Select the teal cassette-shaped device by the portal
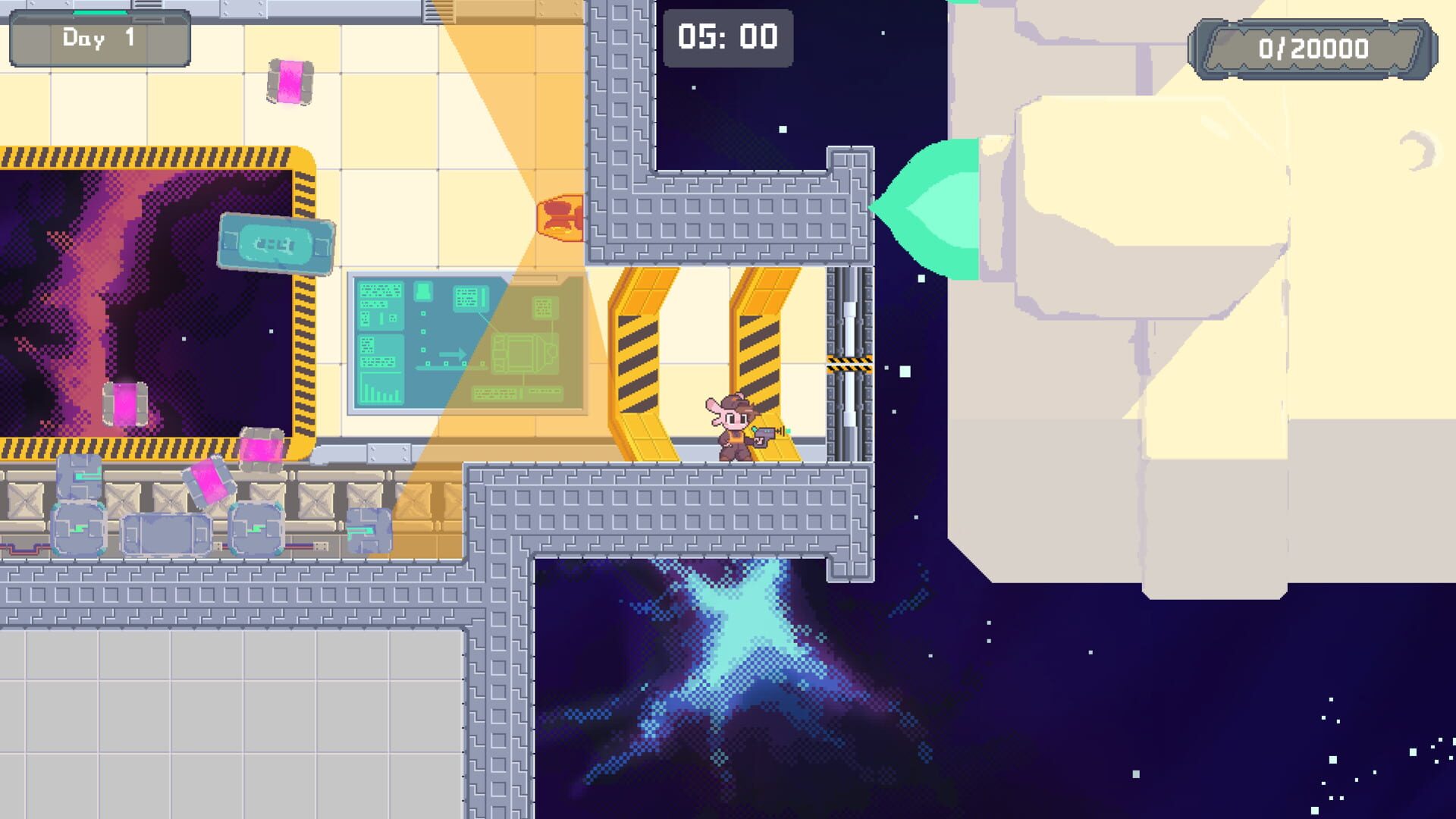 pos(277,244)
